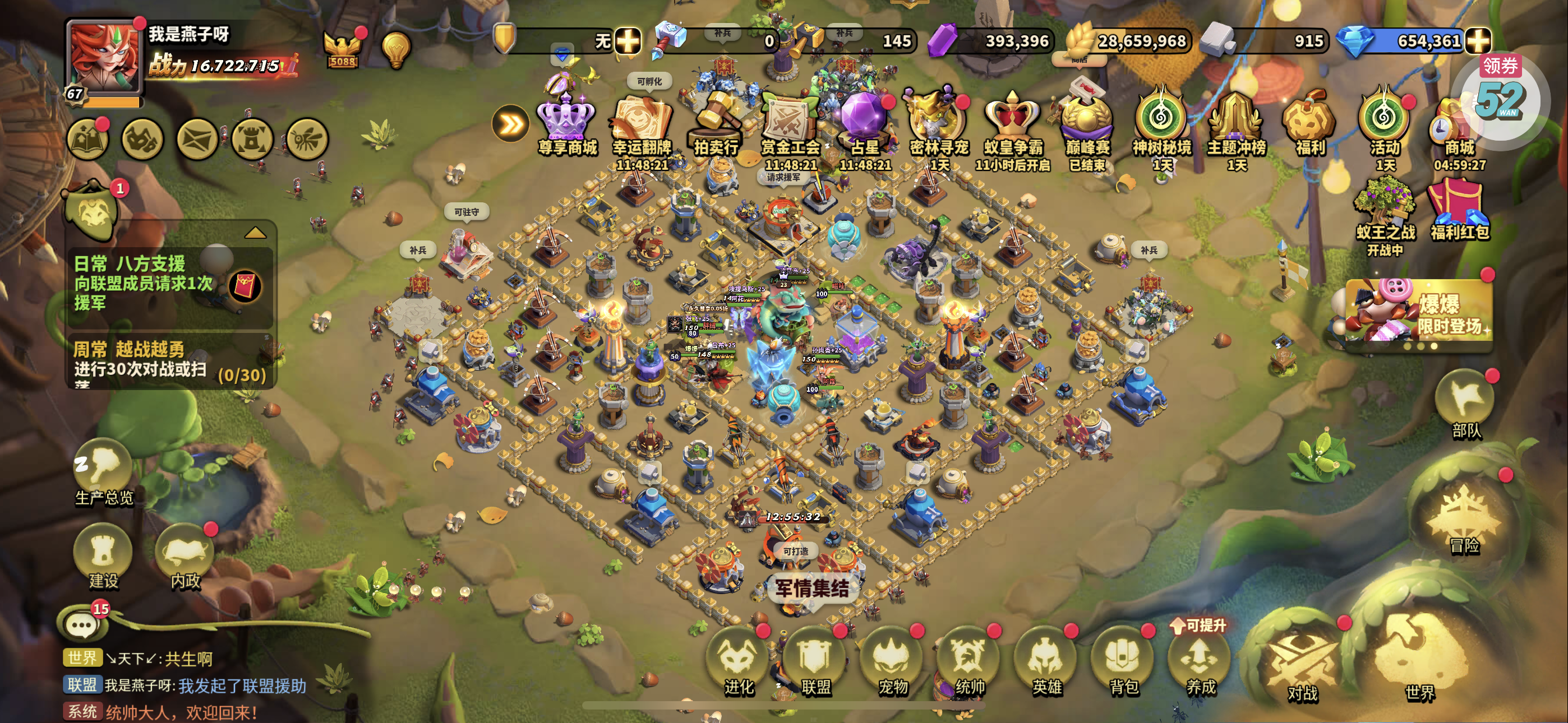Open the 背包 backpack
The width and height of the screenshot is (1568, 723).
coord(1123,661)
